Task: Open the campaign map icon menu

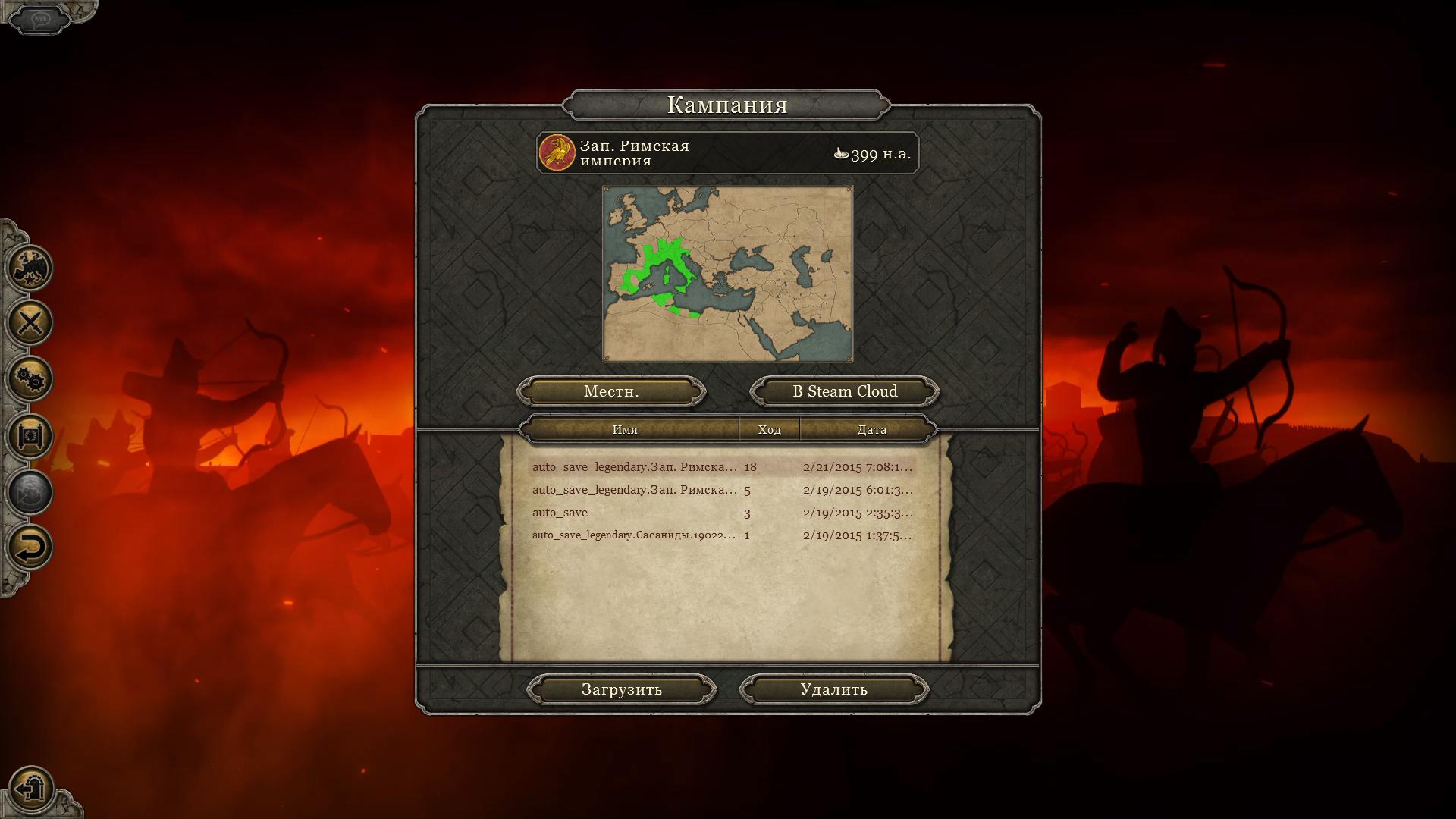Action: [x=30, y=268]
